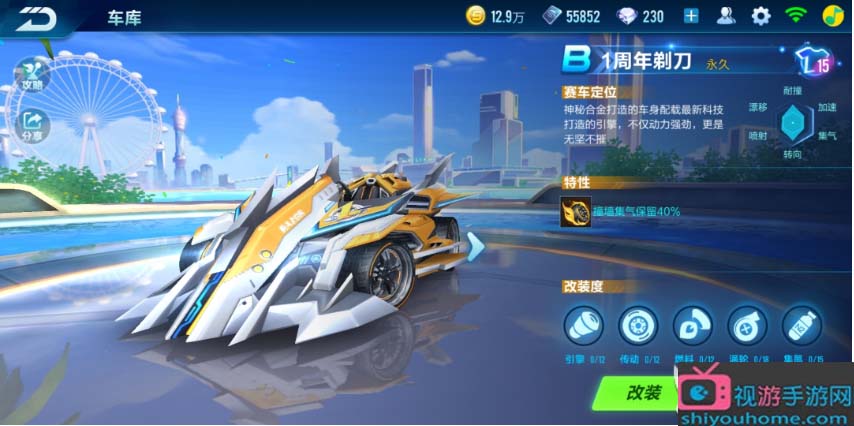Open the gear settings menu
The width and height of the screenshot is (854, 426).
761,16
